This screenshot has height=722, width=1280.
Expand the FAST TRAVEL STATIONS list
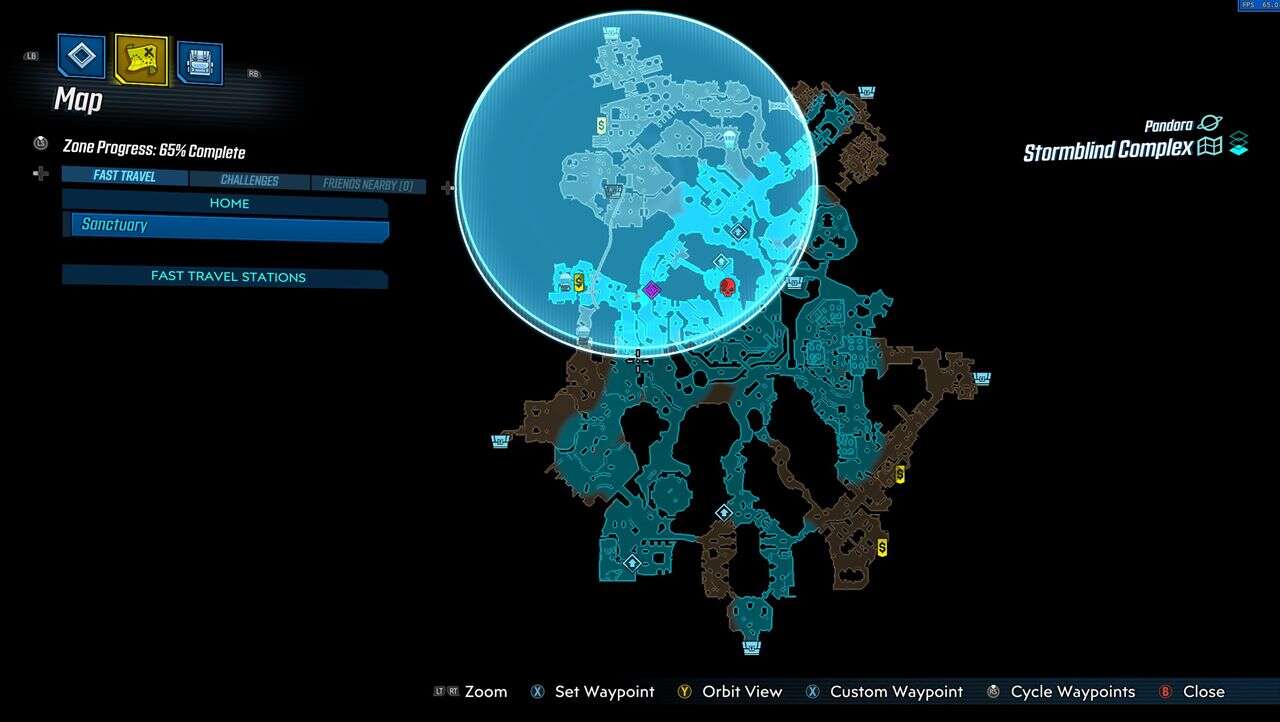tap(224, 276)
